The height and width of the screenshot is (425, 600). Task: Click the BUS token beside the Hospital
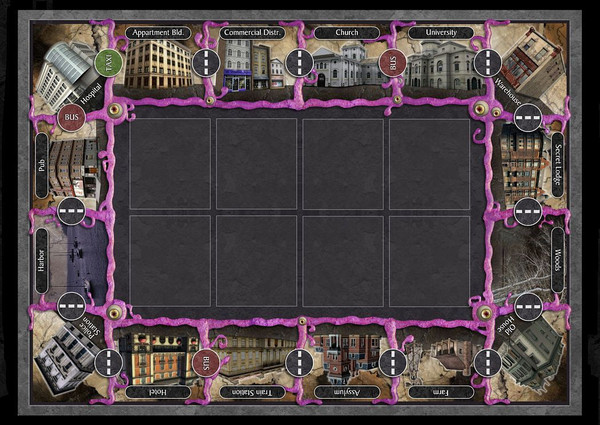[72, 117]
